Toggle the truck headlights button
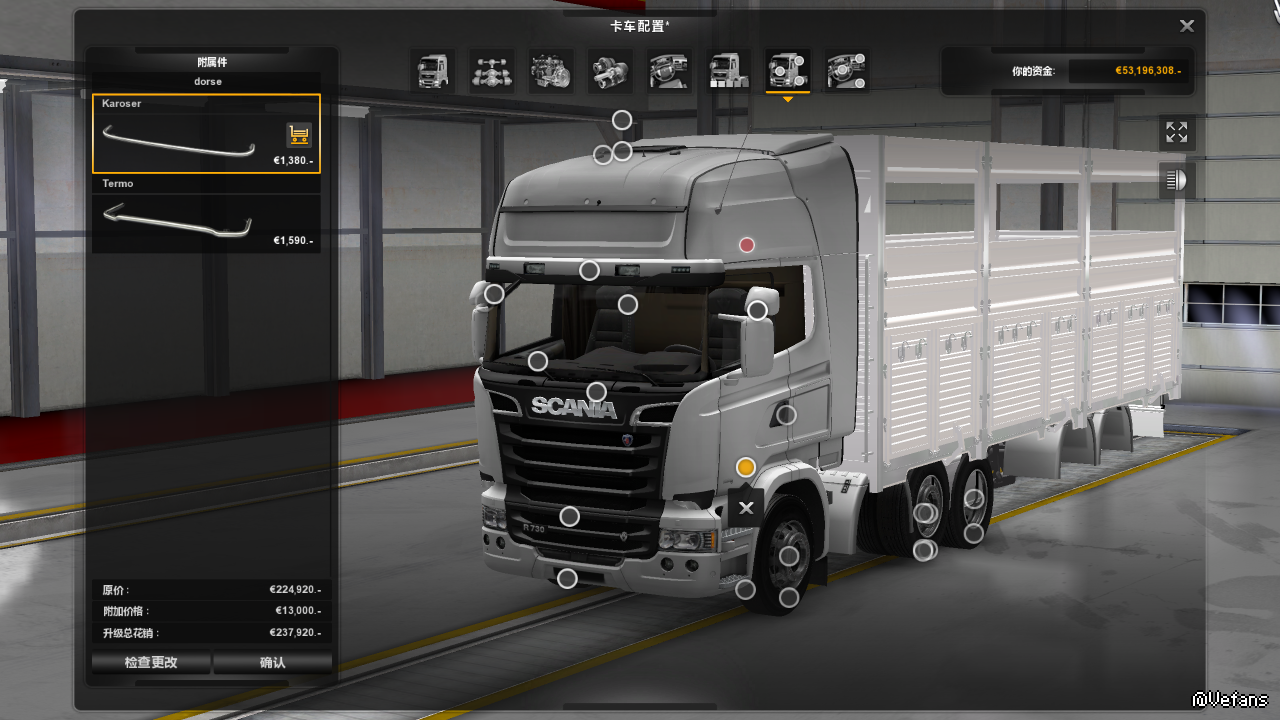The height and width of the screenshot is (720, 1280). (x=1176, y=181)
